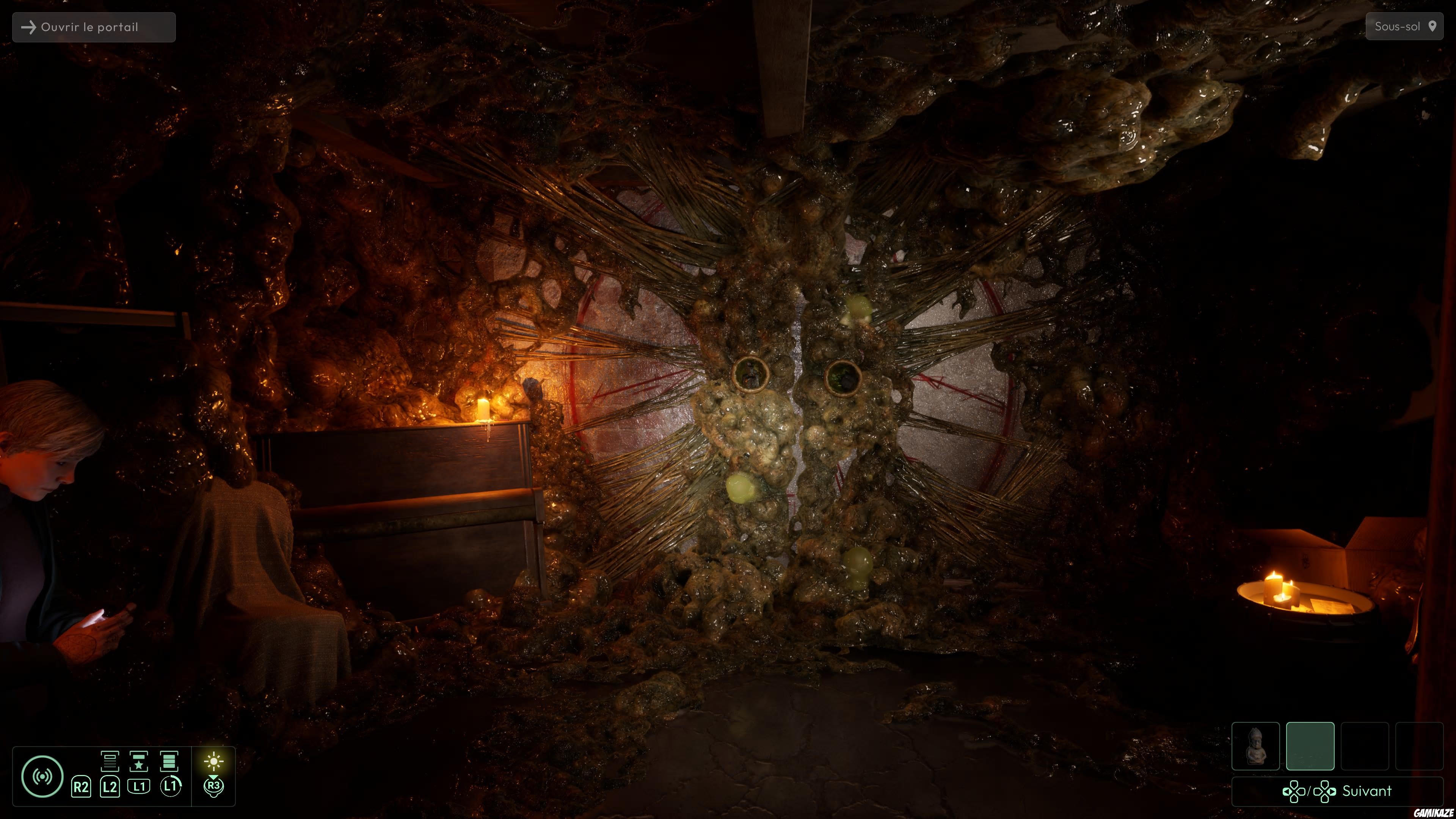Click the star frame mode icon
The width and height of the screenshot is (1456, 819).
pyautogui.click(x=138, y=761)
